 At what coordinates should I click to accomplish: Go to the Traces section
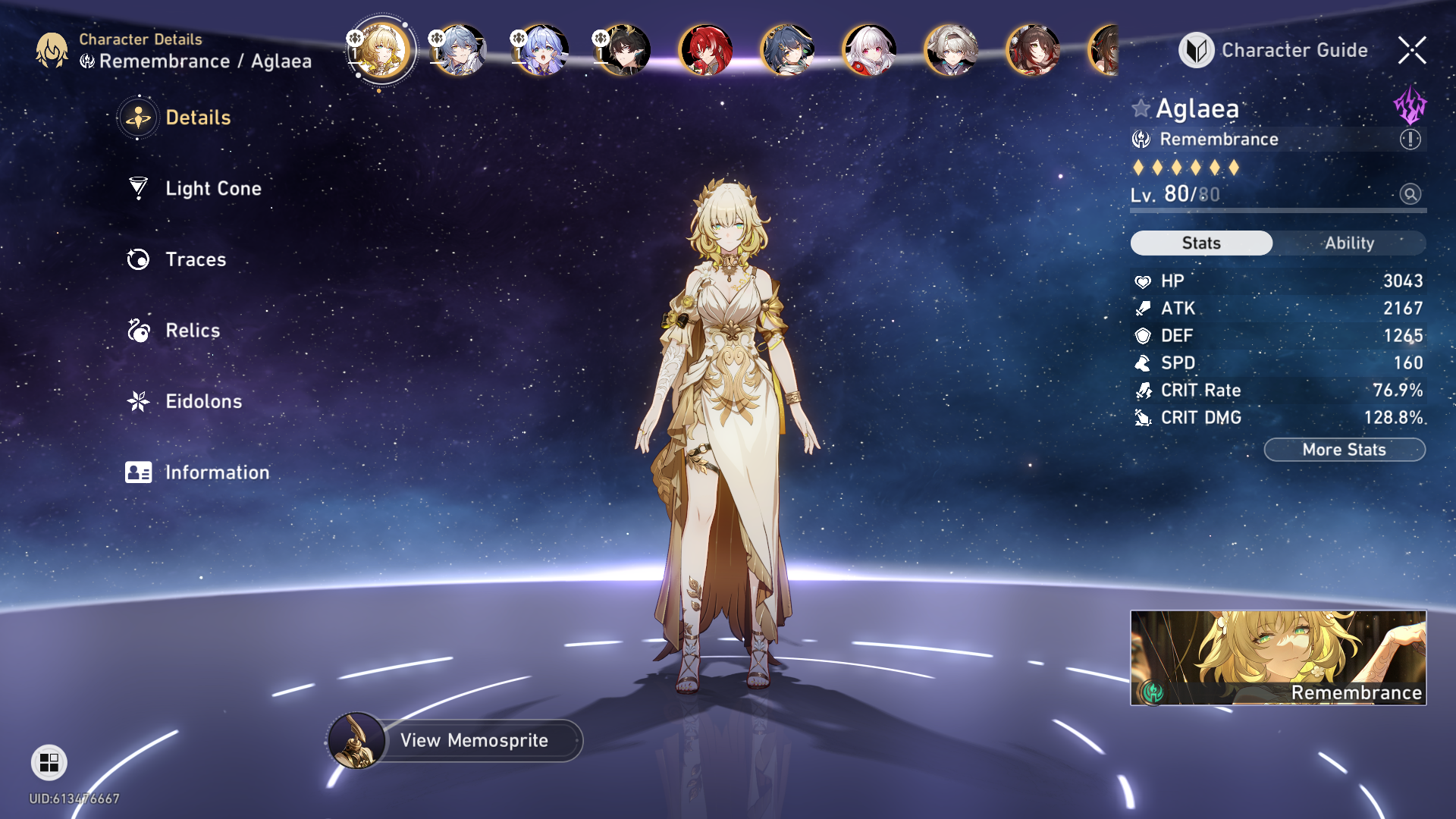pos(196,259)
